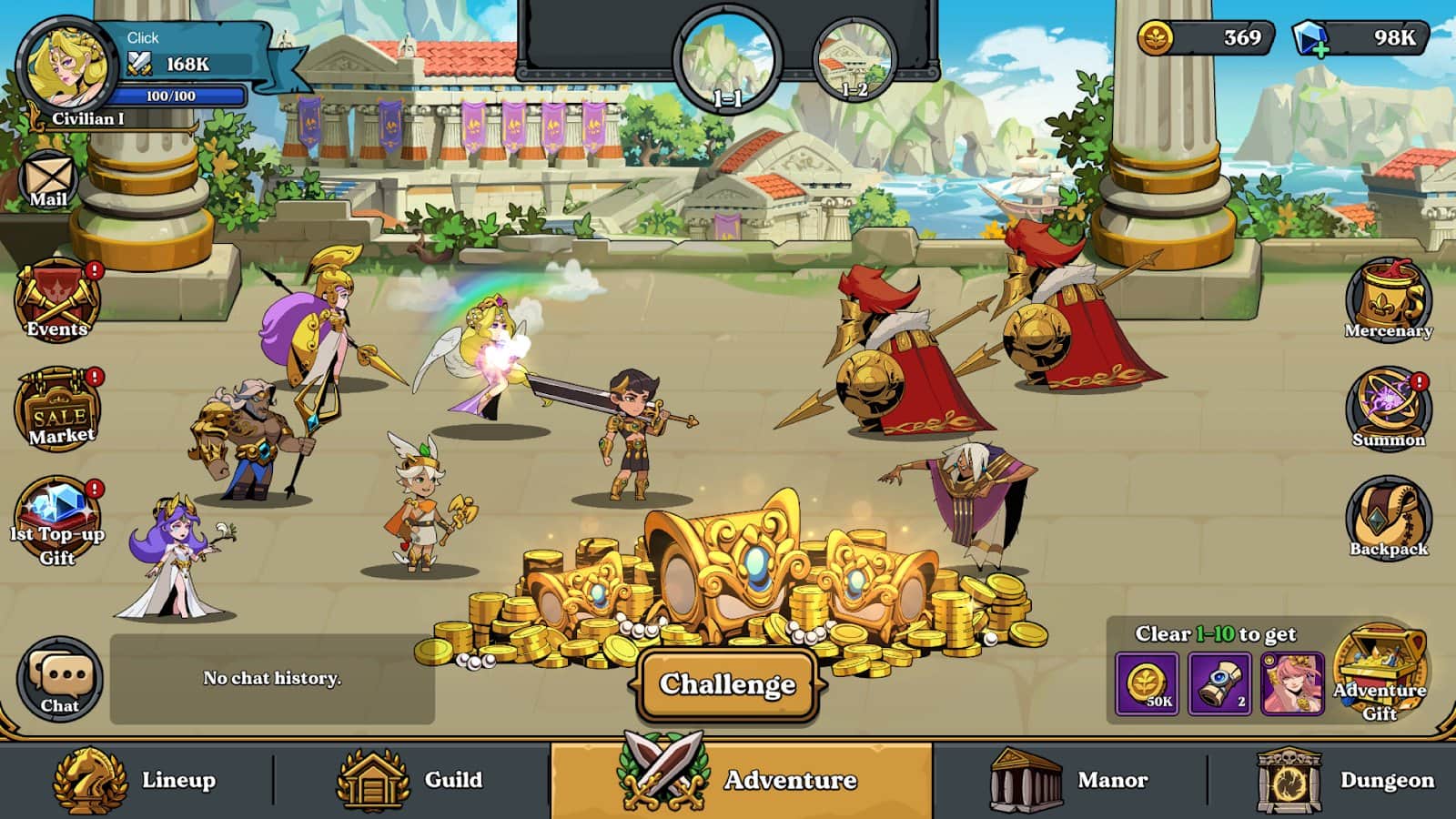Viewport: 1456px width, 819px height.
Task: Open the Adventure Gift chest
Action: pyautogui.click(x=1380, y=673)
